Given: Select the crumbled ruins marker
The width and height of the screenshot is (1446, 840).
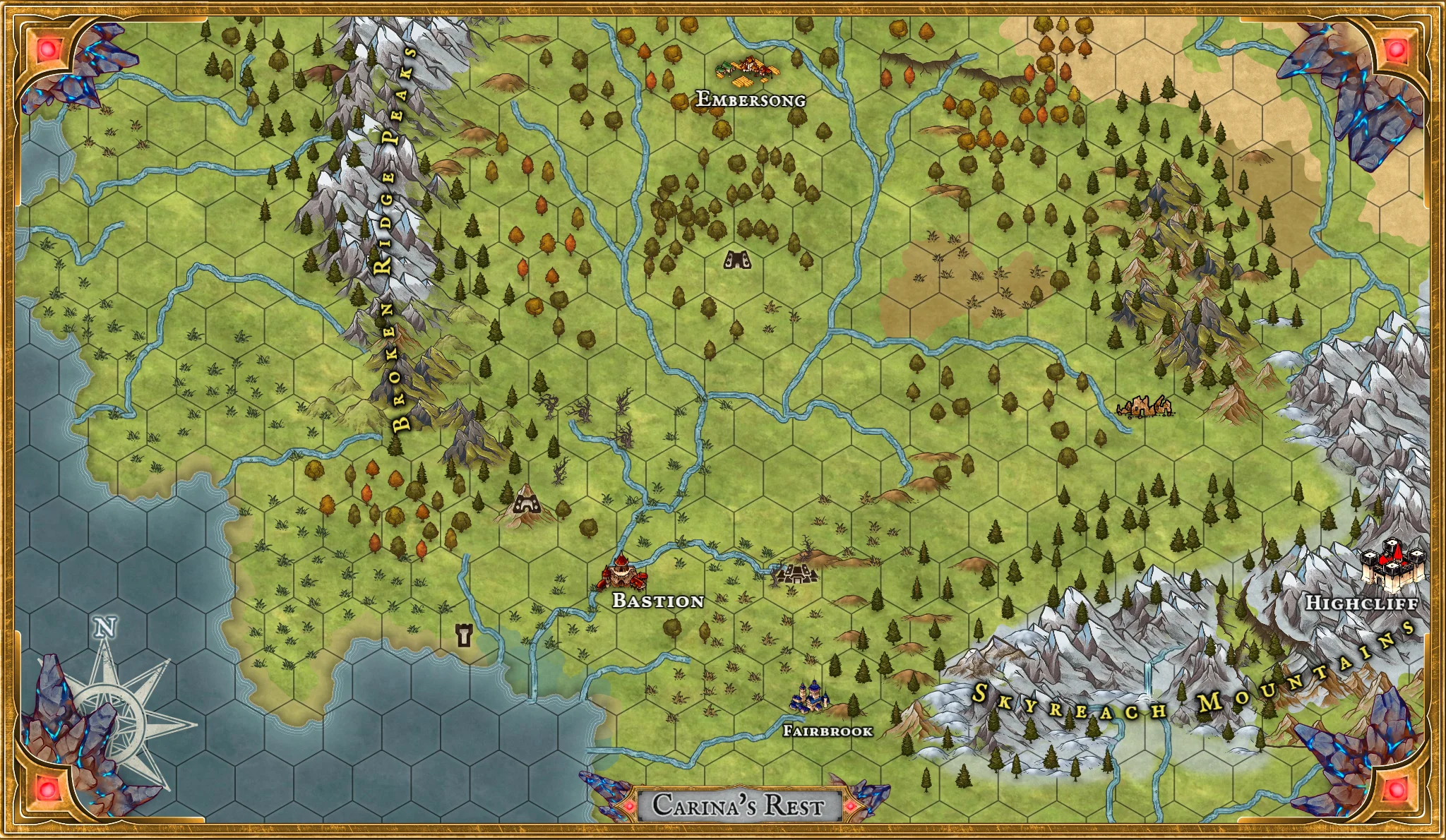Looking at the screenshot, I should click(1145, 407).
